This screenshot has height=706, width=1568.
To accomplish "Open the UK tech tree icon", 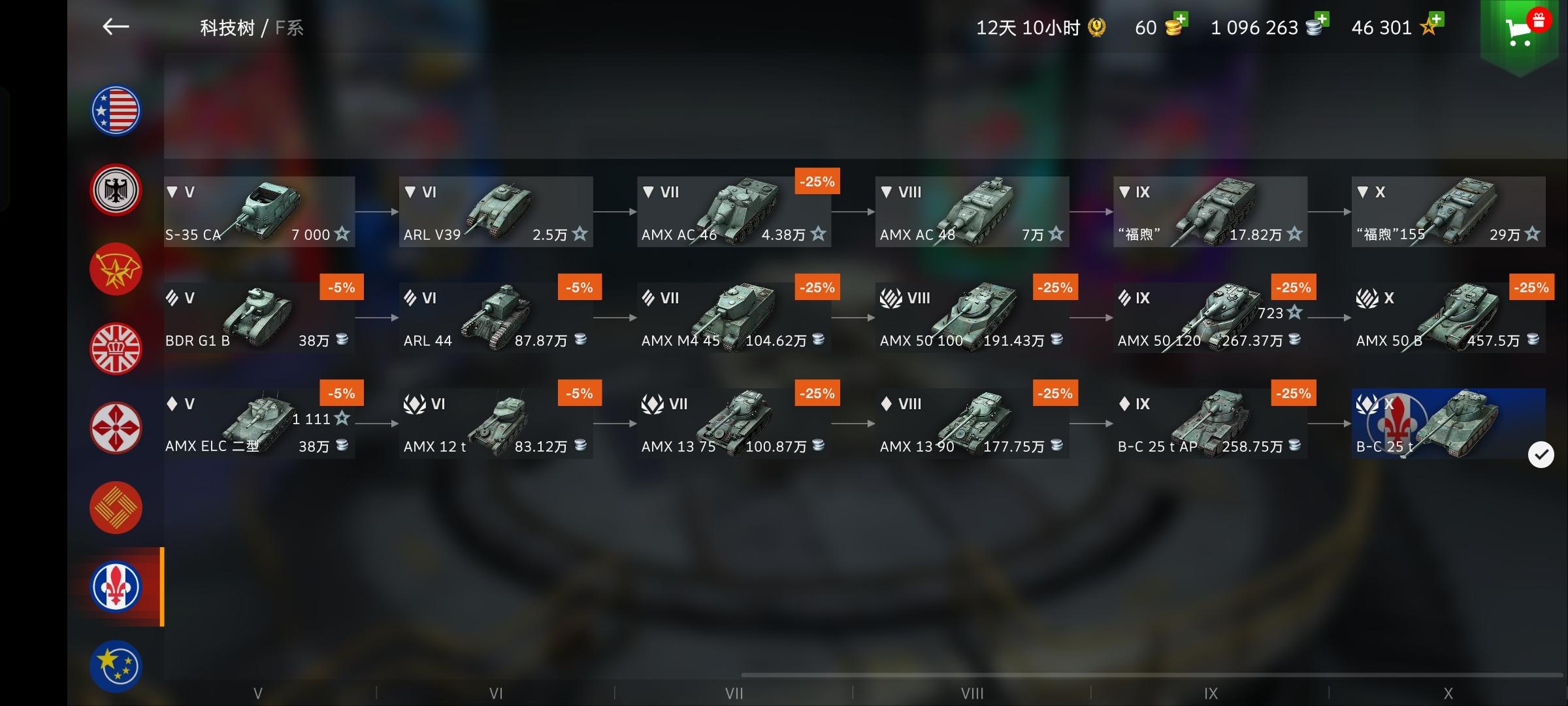I will pyautogui.click(x=115, y=348).
